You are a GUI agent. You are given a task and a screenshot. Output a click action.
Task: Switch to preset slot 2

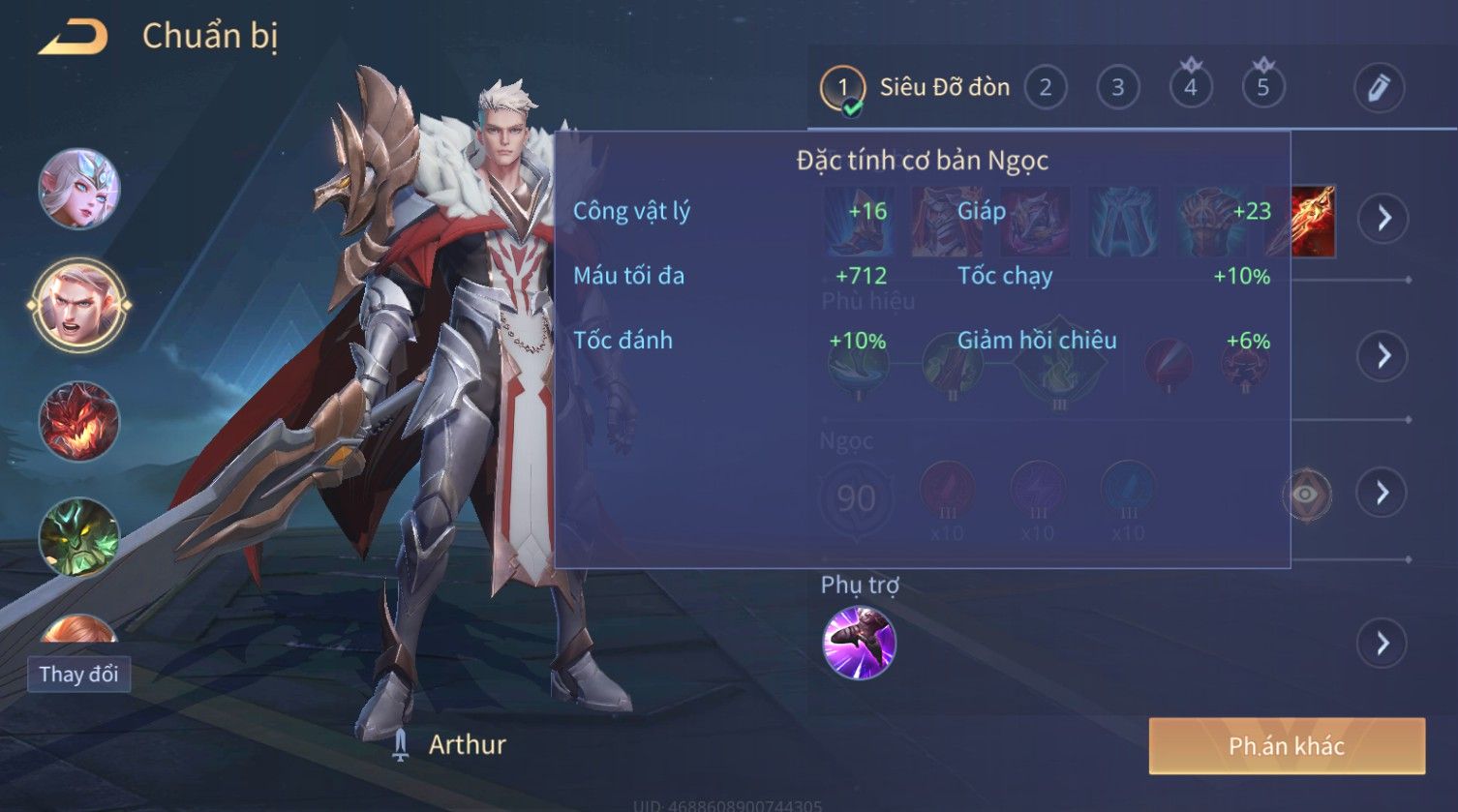tap(1045, 88)
